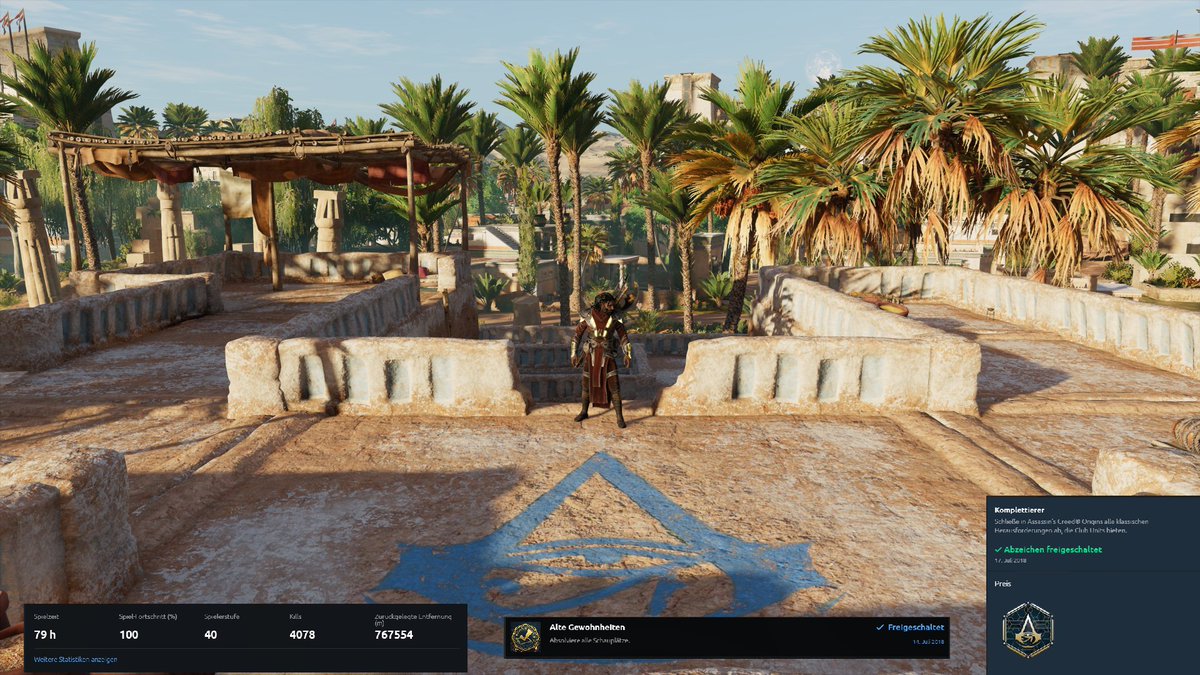Click the 'Alte Gewohnheiten' achievement icon

(x=526, y=637)
